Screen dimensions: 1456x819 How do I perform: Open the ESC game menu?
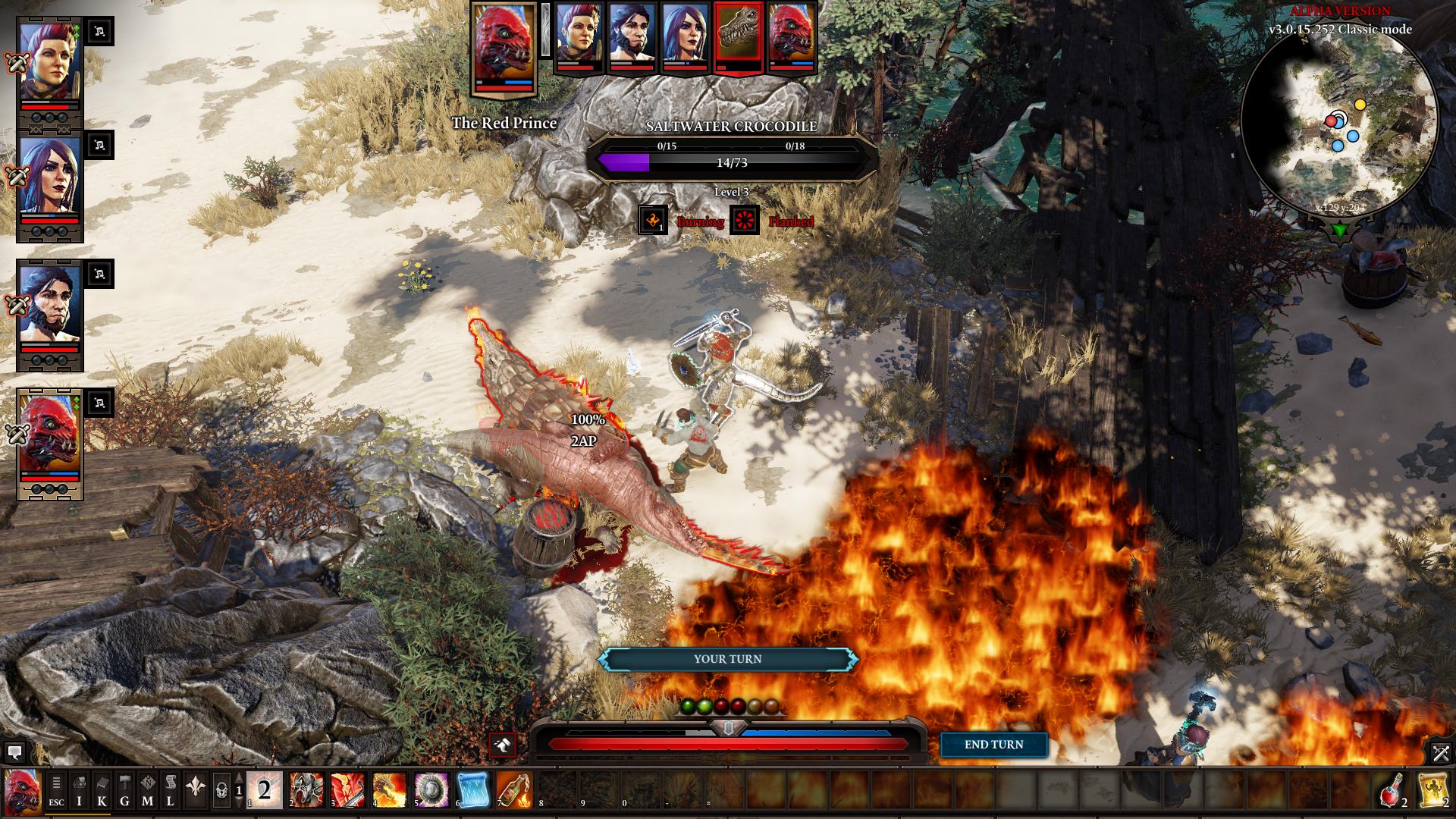tap(57, 790)
